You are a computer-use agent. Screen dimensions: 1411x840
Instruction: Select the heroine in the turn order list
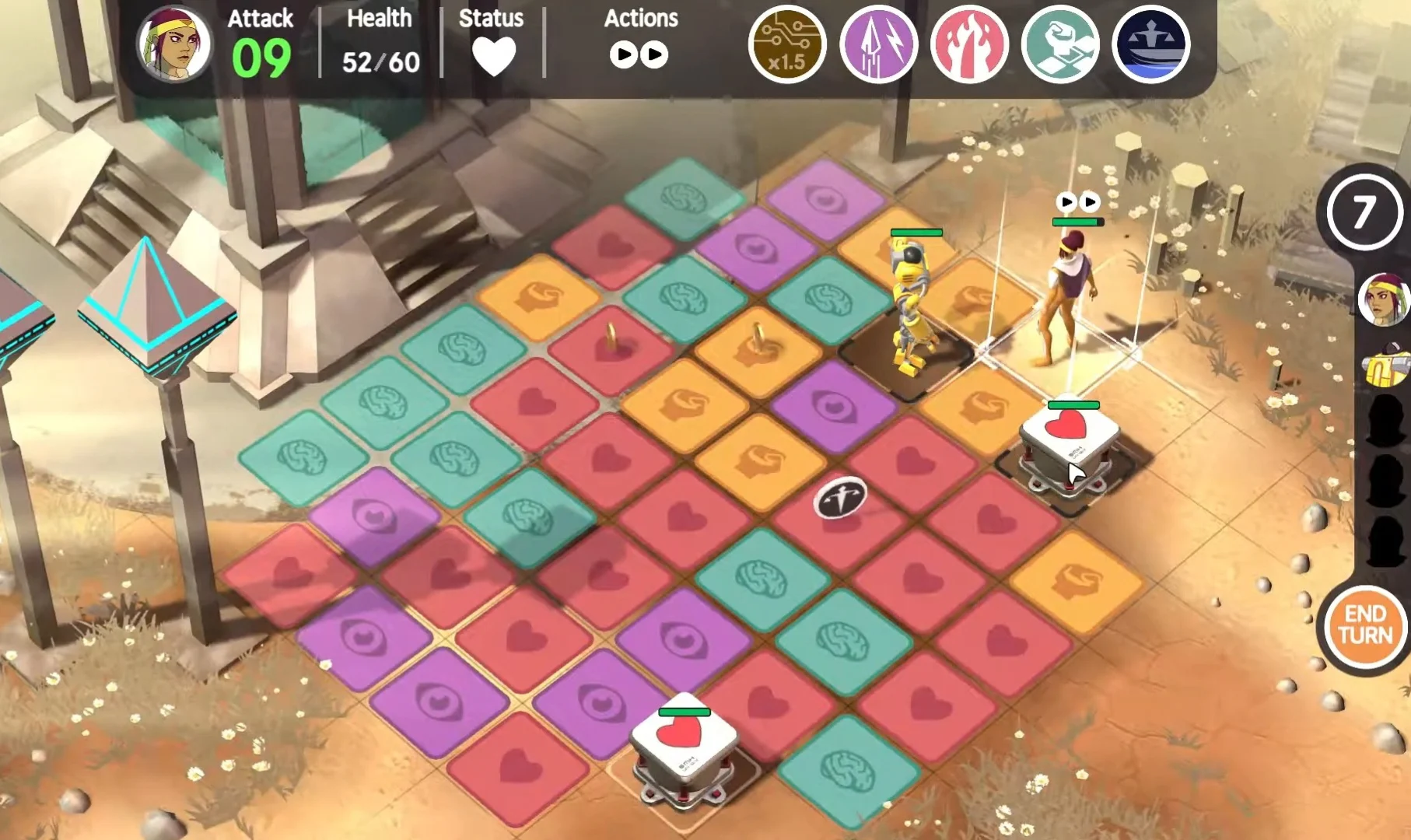coord(1385,299)
